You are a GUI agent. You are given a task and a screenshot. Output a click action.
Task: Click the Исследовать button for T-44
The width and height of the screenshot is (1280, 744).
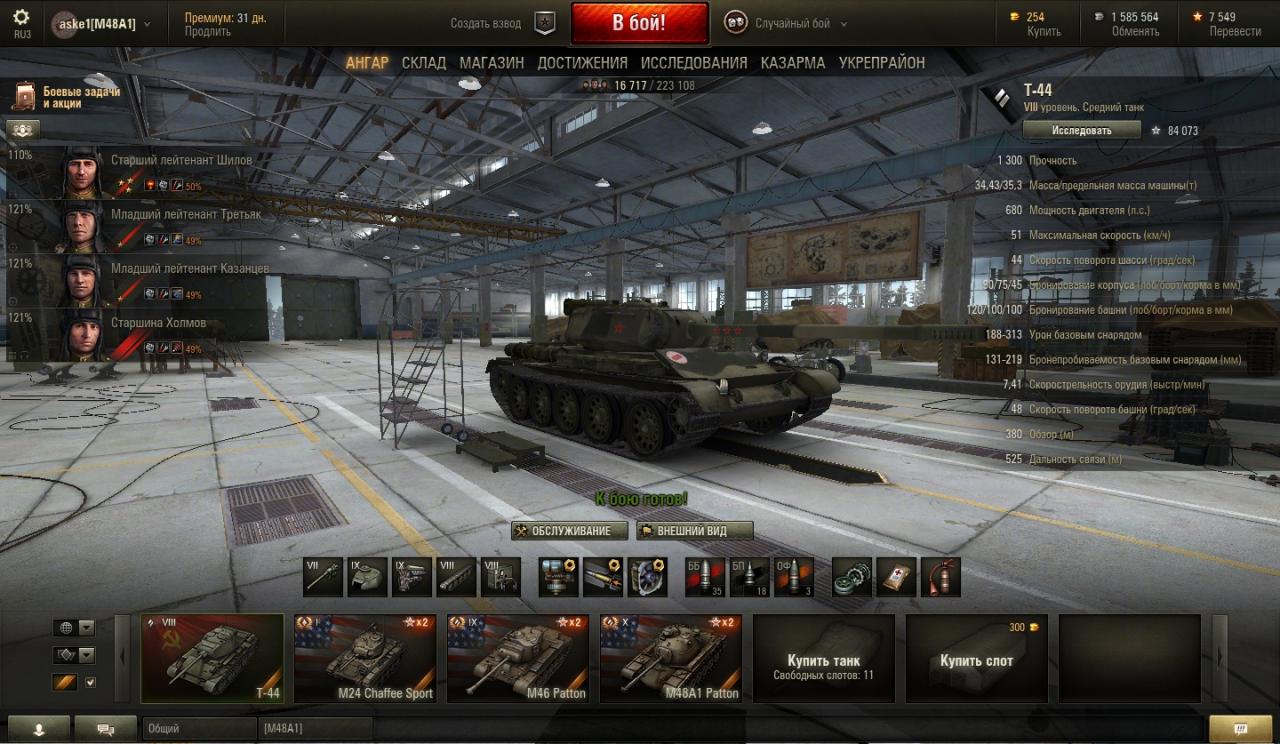[x=1081, y=130]
